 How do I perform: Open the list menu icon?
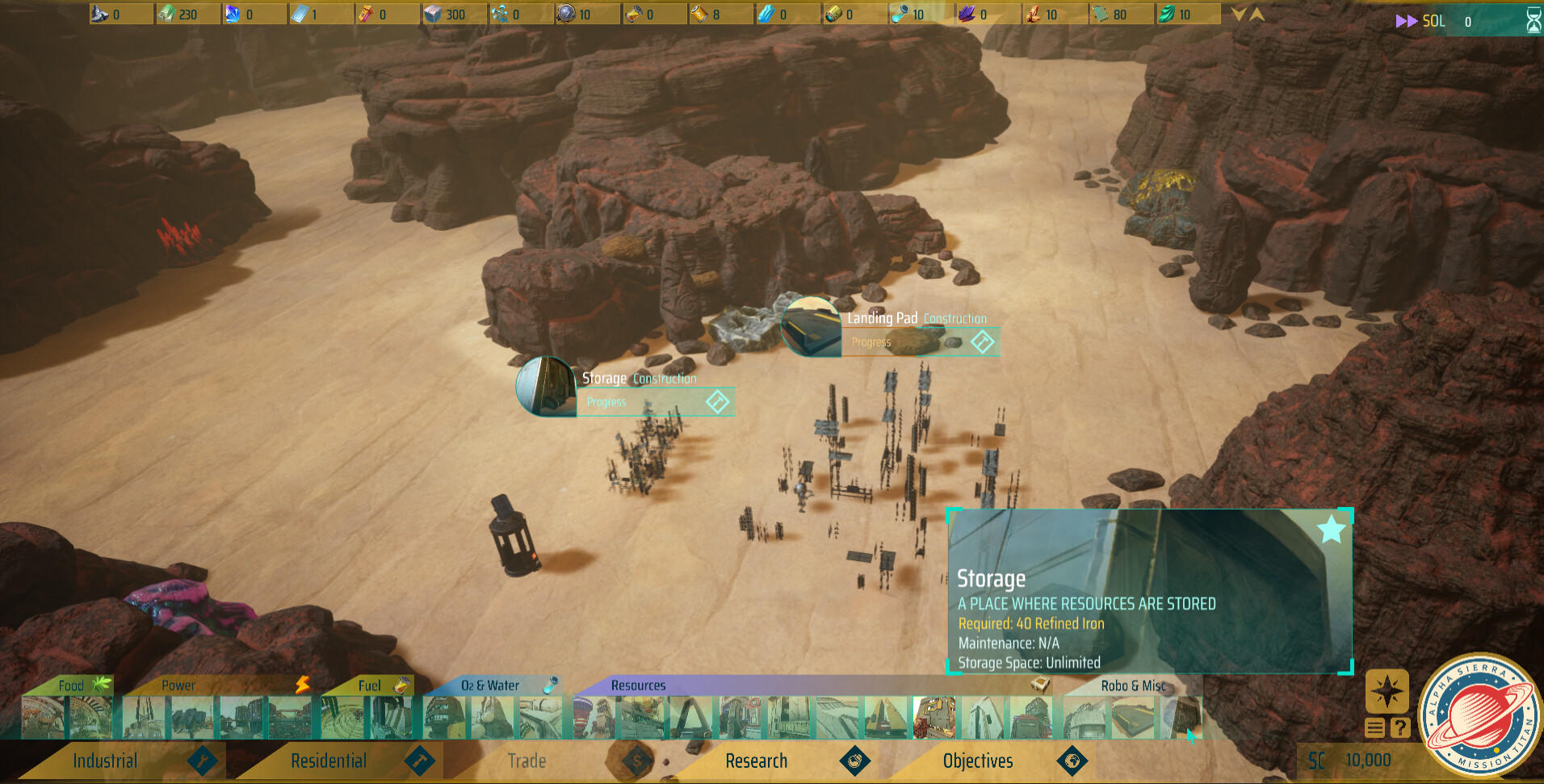coord(1374,727)
